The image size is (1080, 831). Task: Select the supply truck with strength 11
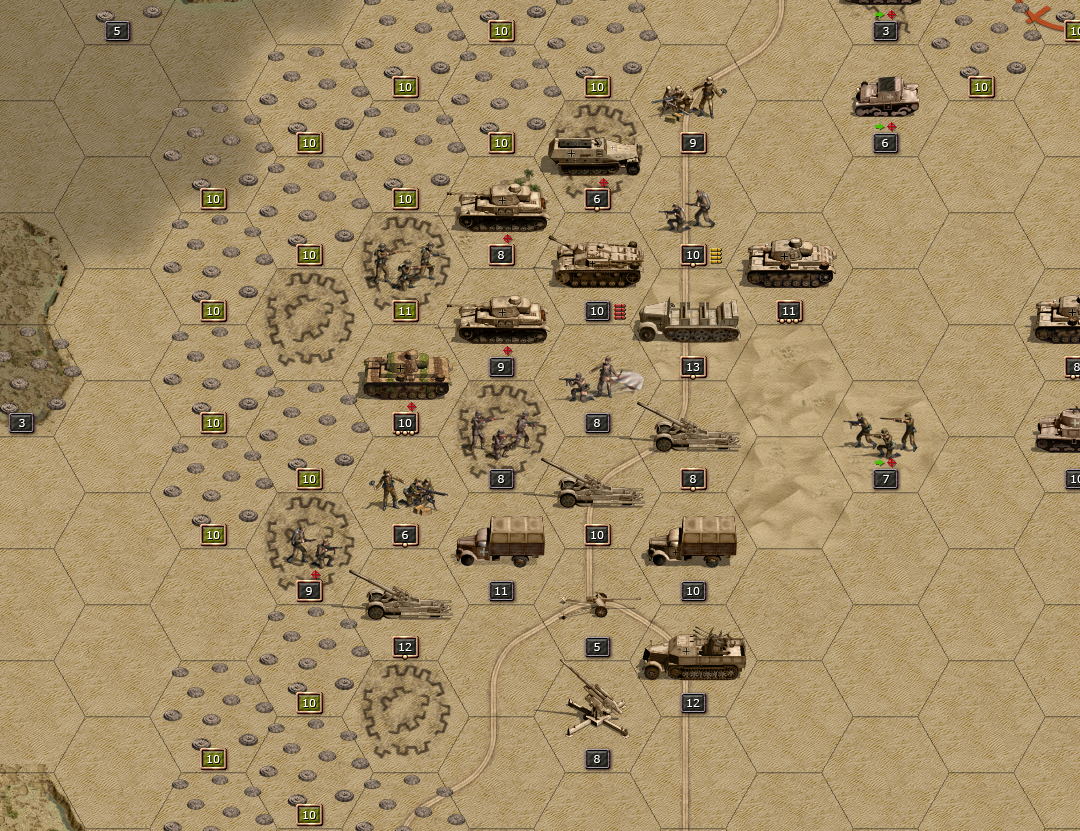(x=500, y=543)
